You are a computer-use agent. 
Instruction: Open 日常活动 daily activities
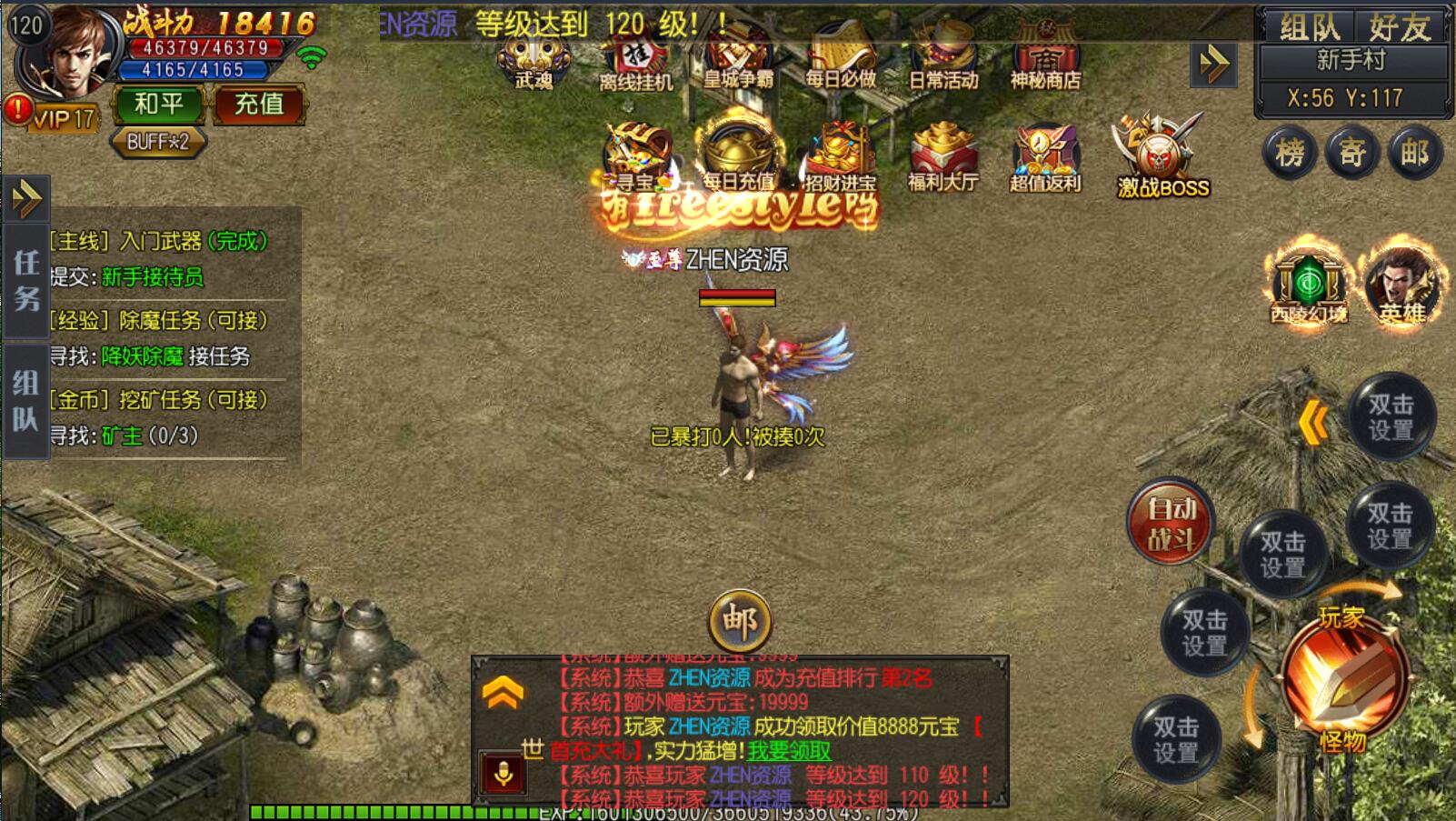coord(943,57)
